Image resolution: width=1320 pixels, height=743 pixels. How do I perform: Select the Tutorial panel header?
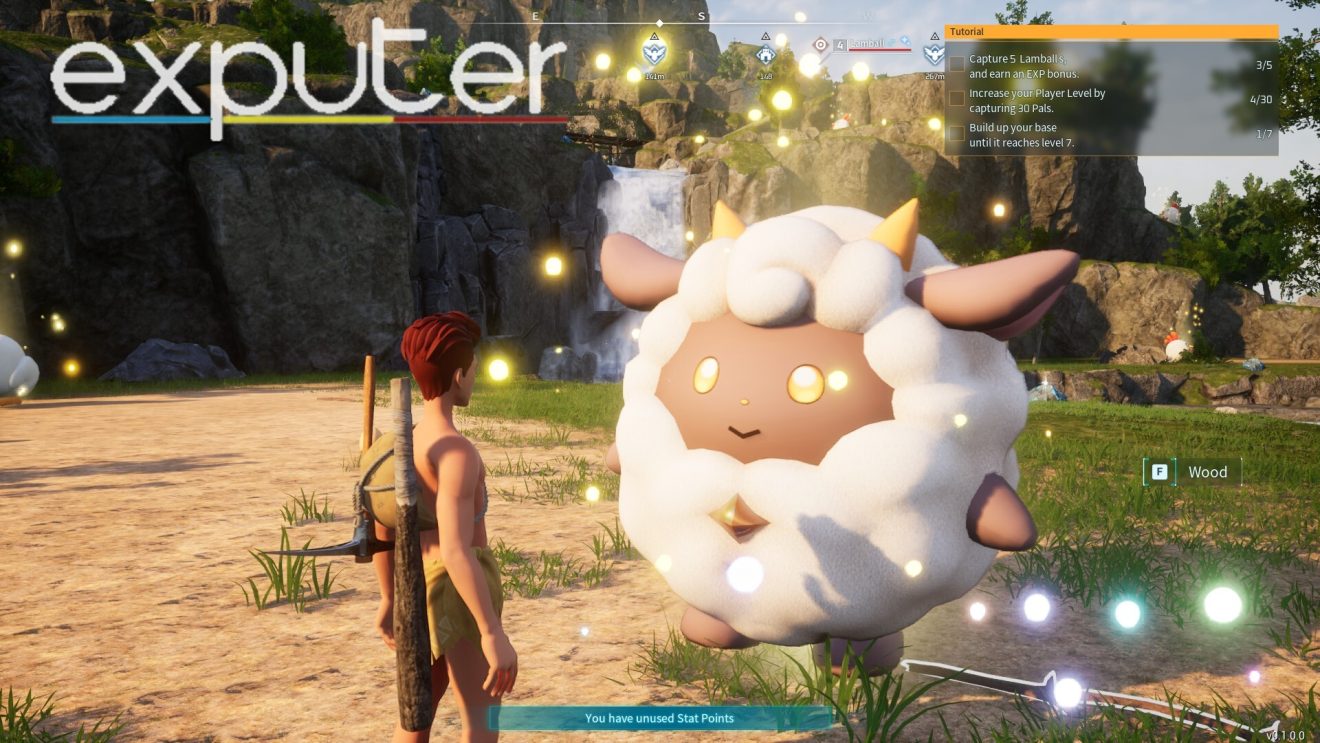(1110, 32)
